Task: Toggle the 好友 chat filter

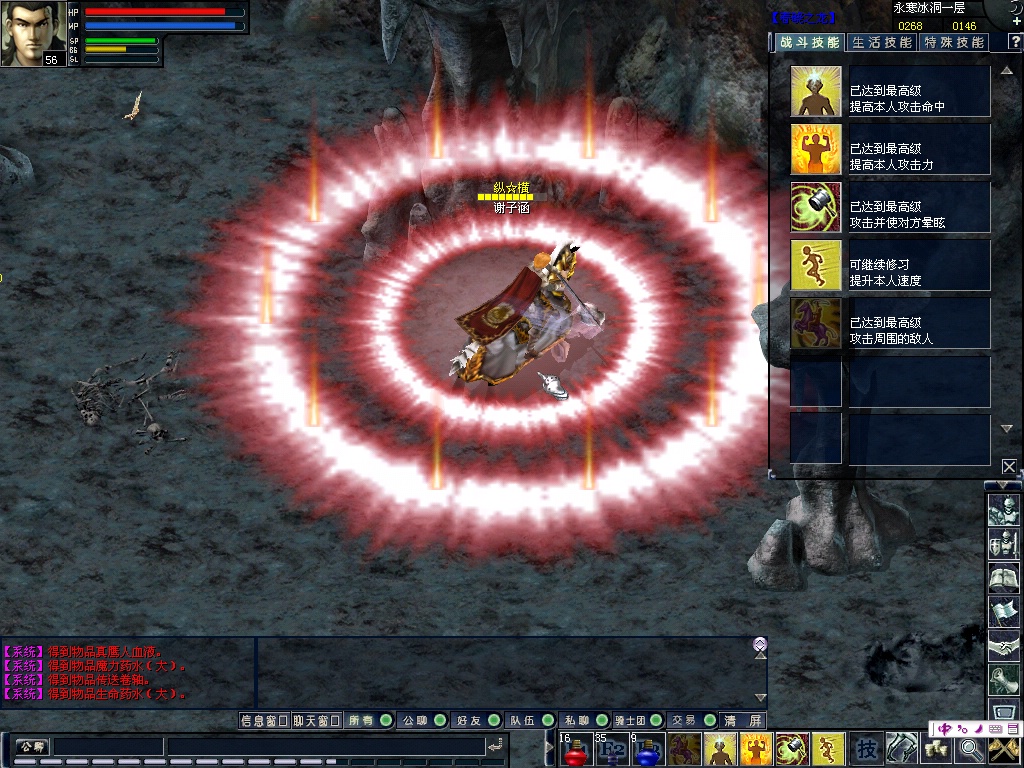Action: (x=474, y=720)
